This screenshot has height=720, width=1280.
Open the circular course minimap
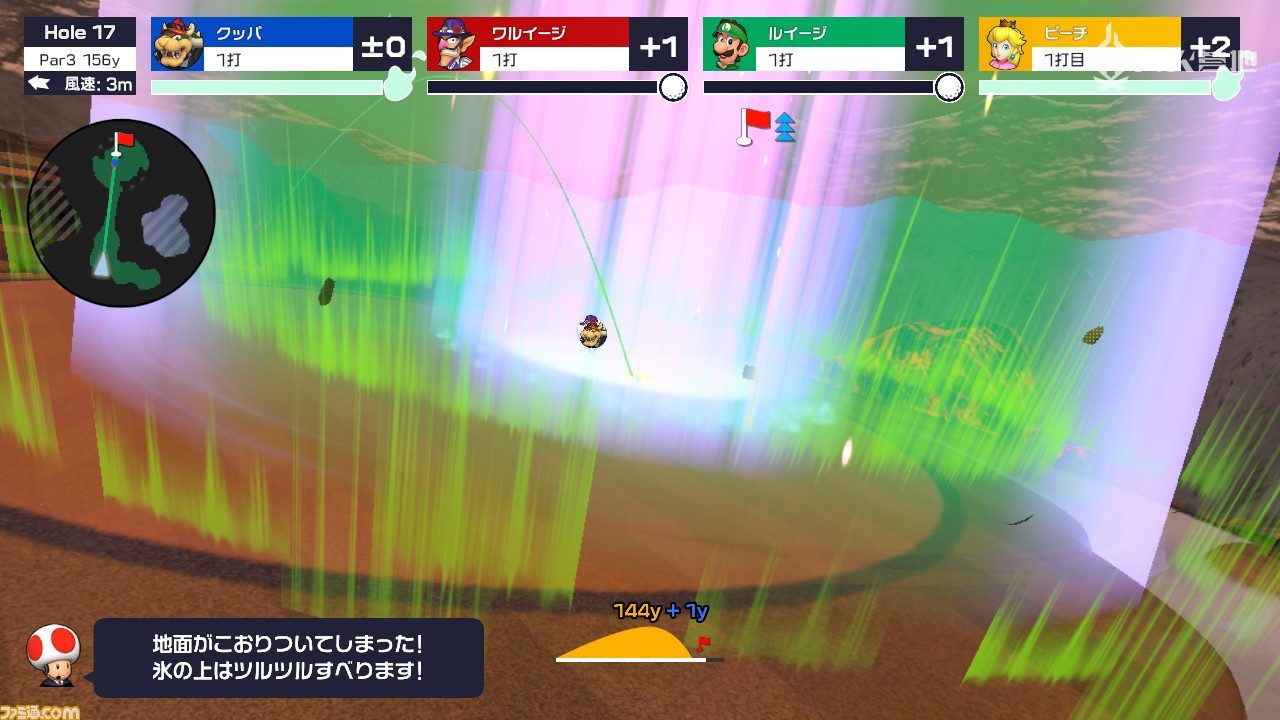(122, 212)
